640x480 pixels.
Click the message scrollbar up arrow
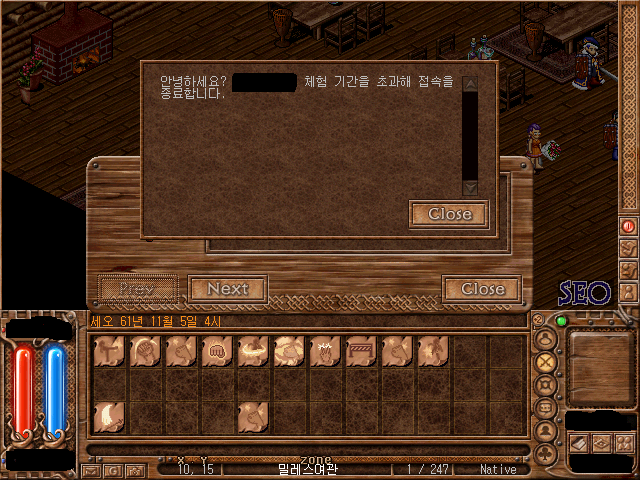coord(470,84)
